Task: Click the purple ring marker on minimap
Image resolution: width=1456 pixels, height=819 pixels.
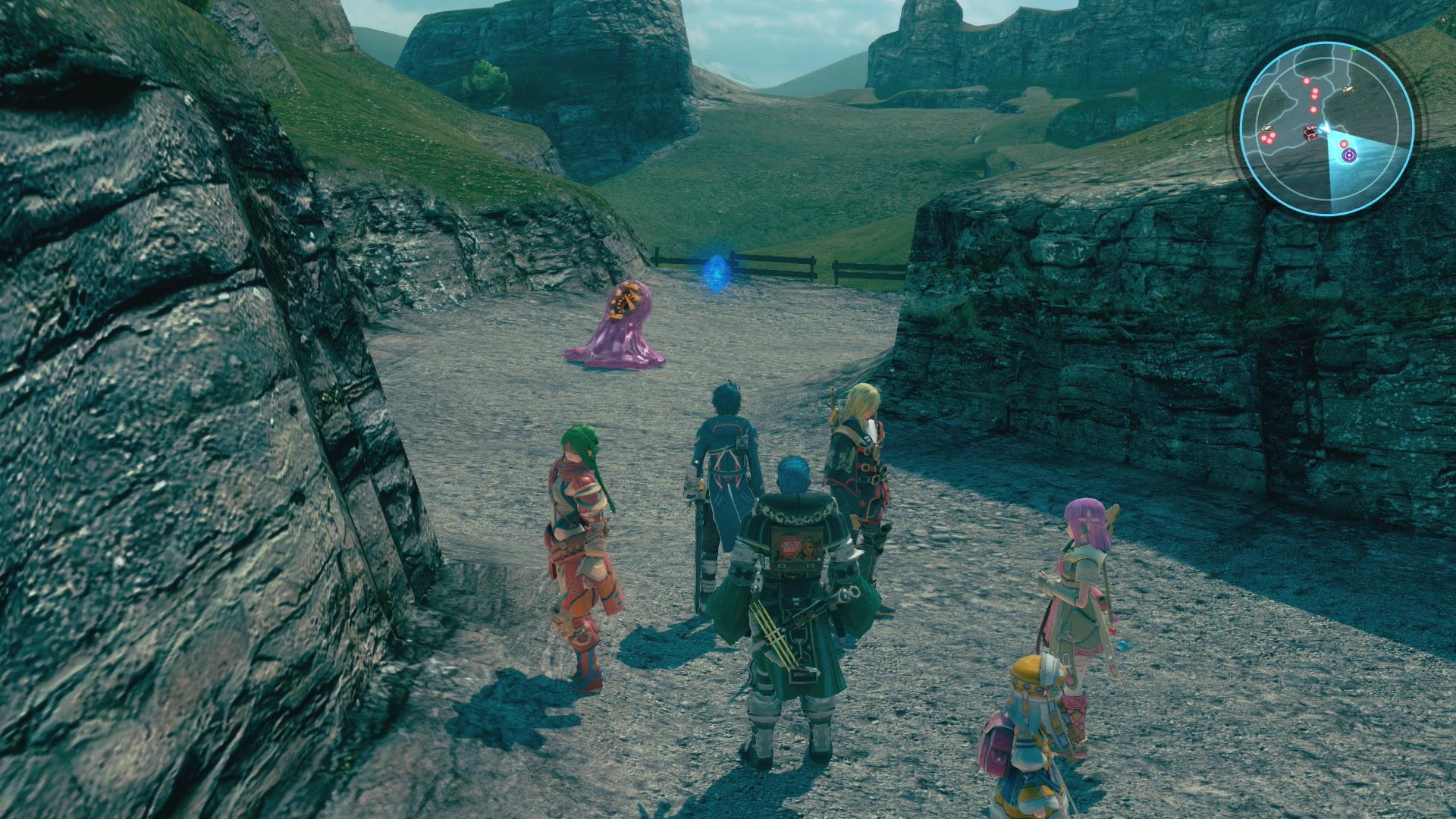Action: [1349, 155]
